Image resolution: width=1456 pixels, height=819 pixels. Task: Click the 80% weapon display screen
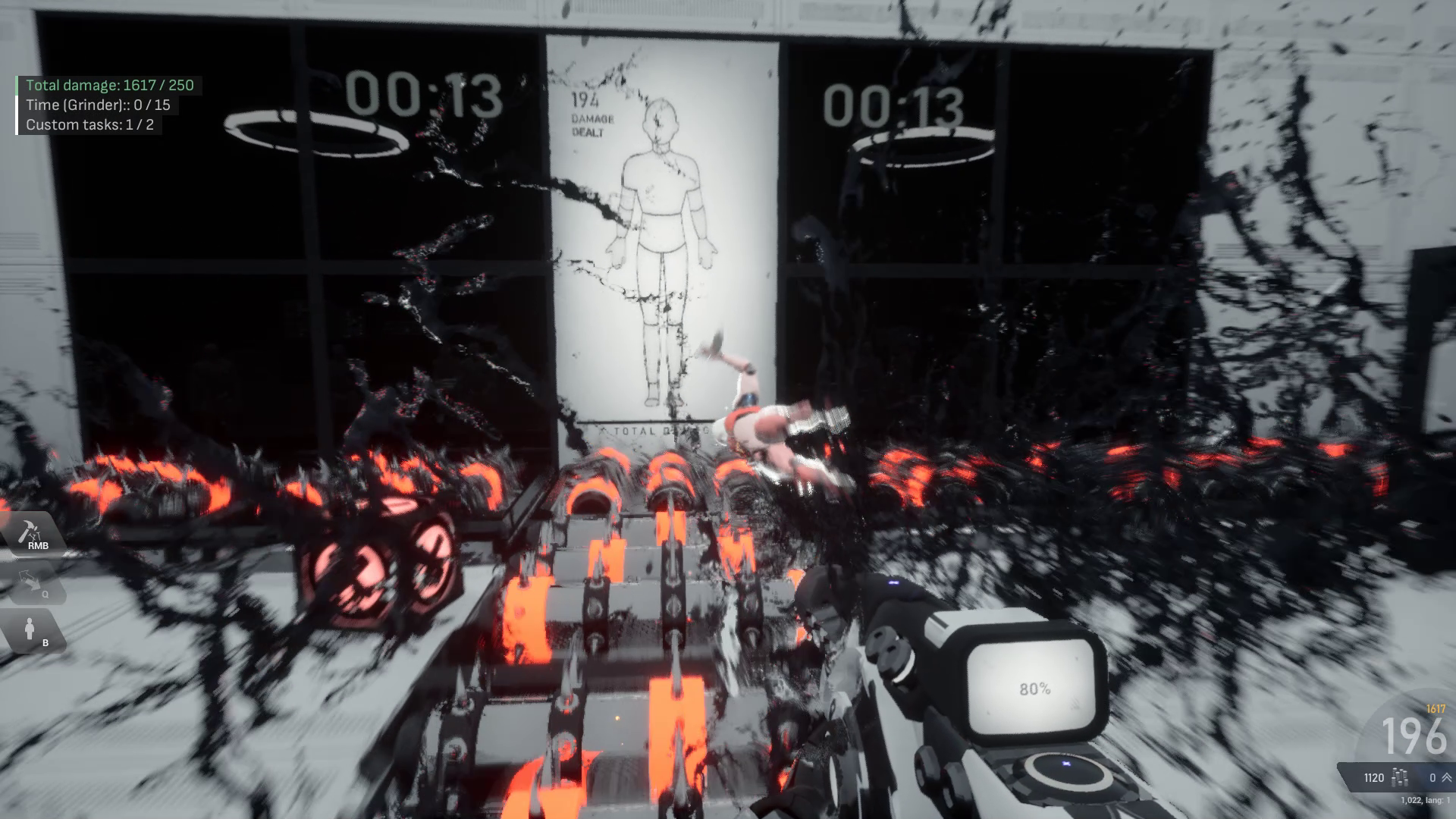point(1034,689)
